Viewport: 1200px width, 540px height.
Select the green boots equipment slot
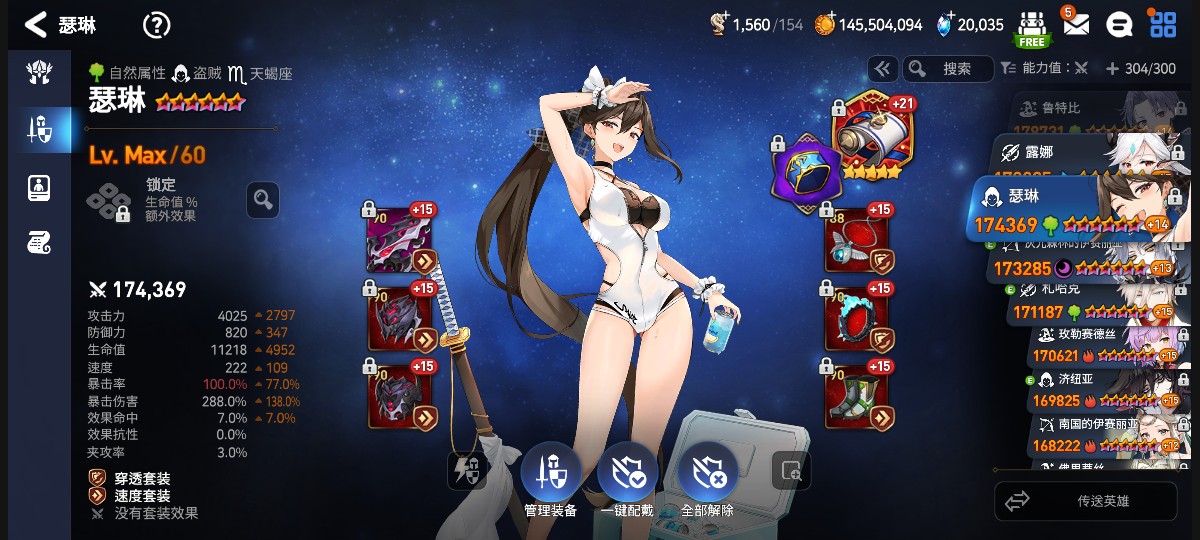[x=856, y=396]
